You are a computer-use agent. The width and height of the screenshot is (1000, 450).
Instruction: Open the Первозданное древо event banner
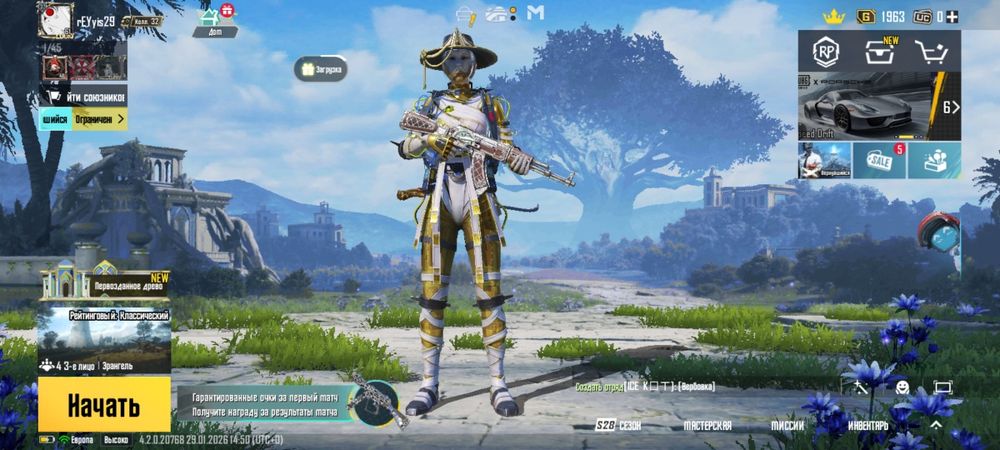[104, 285]
